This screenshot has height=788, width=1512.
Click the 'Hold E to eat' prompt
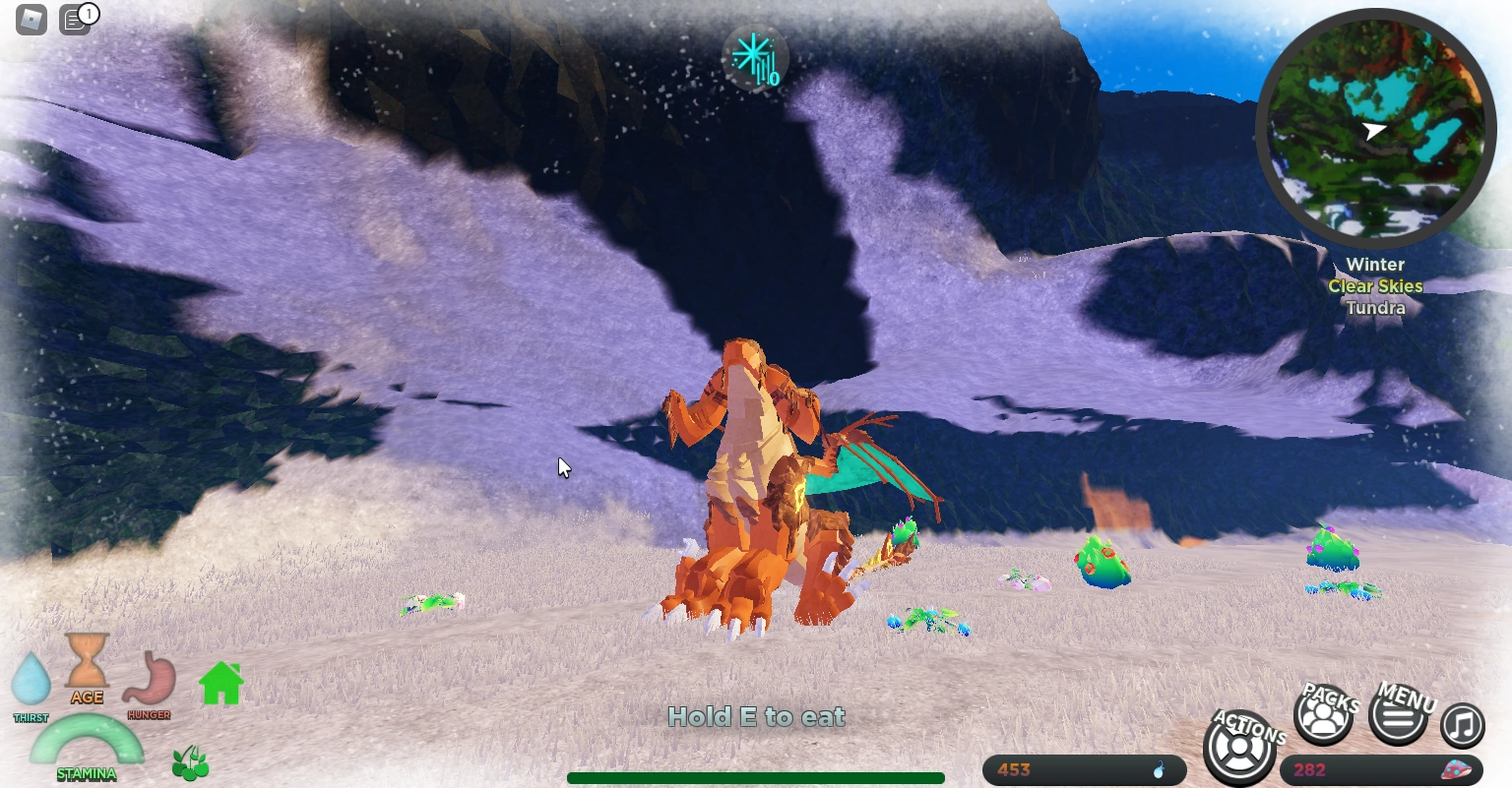pos(756,717)
